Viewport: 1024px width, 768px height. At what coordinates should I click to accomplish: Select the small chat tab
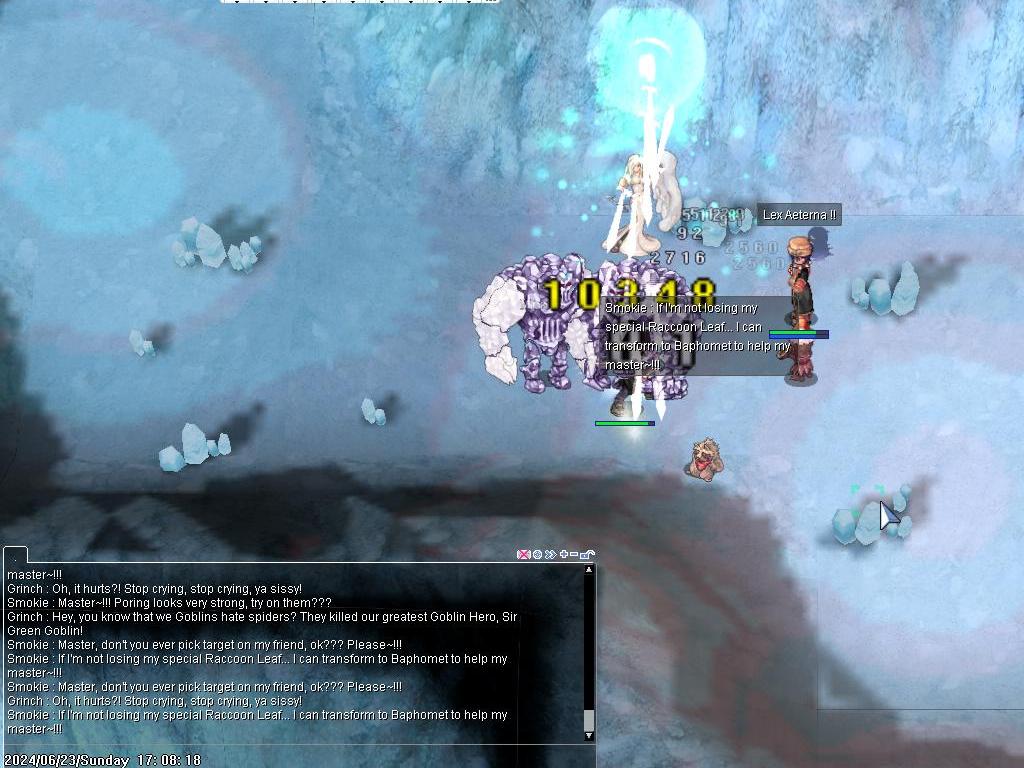(15, 554)
